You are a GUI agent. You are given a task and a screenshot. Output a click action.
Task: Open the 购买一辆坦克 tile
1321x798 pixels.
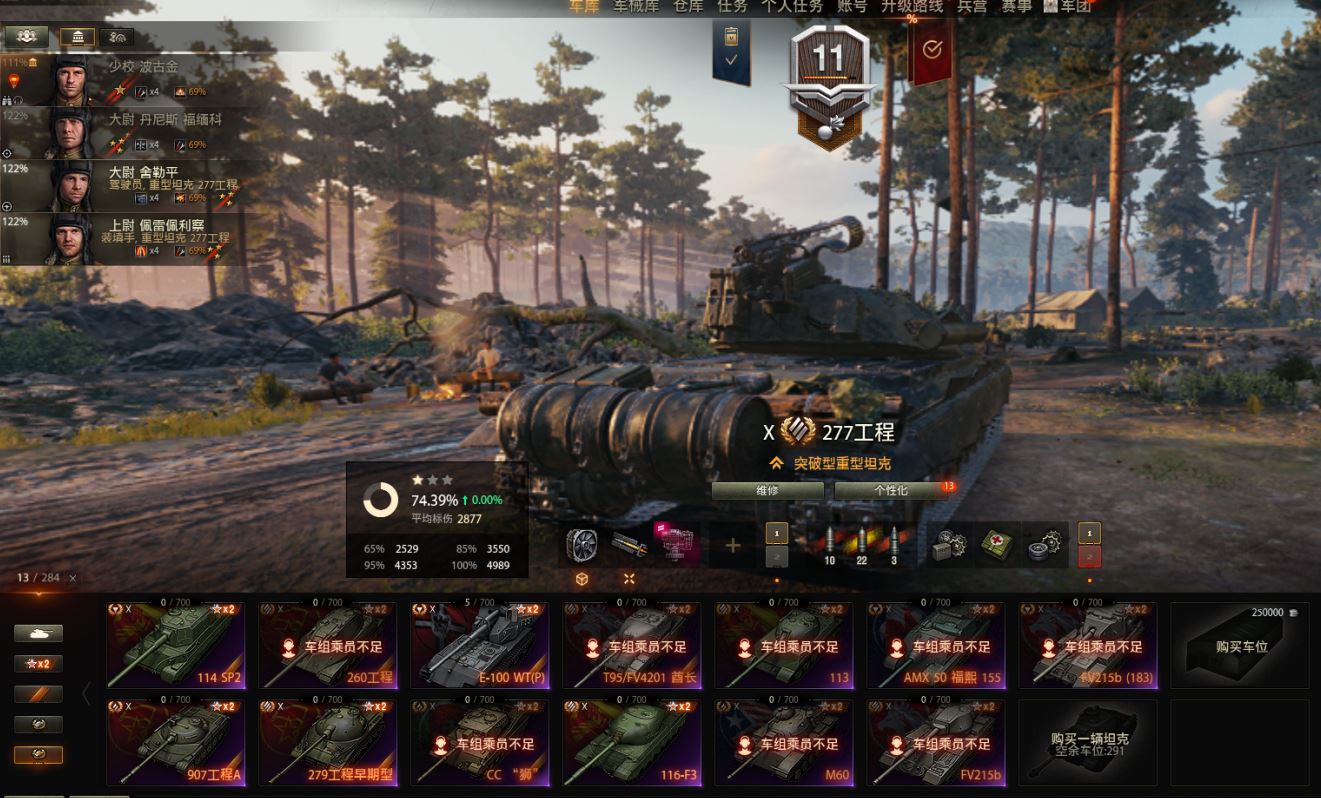tap(1088, 742)
